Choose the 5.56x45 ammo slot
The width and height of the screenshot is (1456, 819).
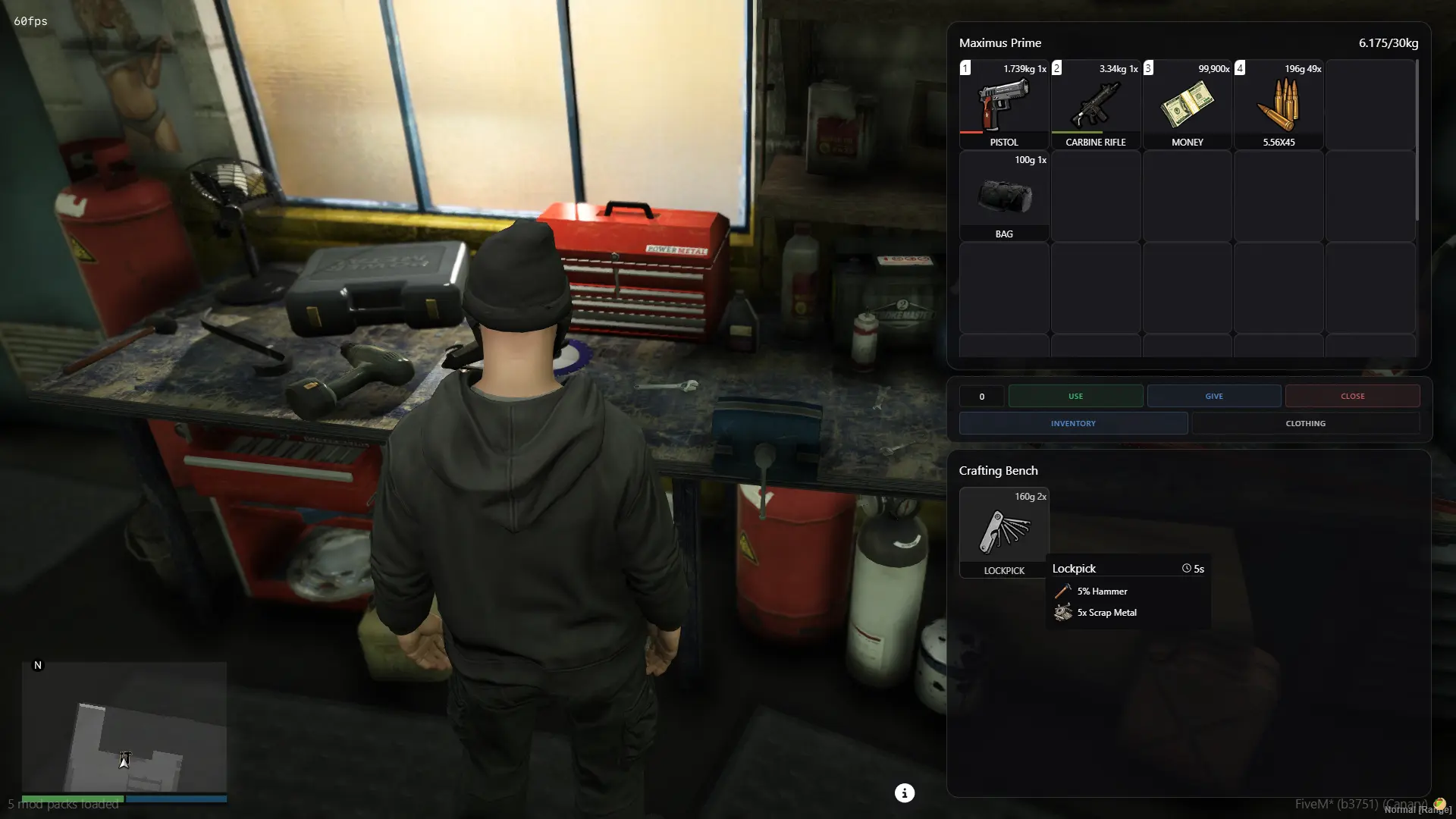click(x=1279, y=105)
